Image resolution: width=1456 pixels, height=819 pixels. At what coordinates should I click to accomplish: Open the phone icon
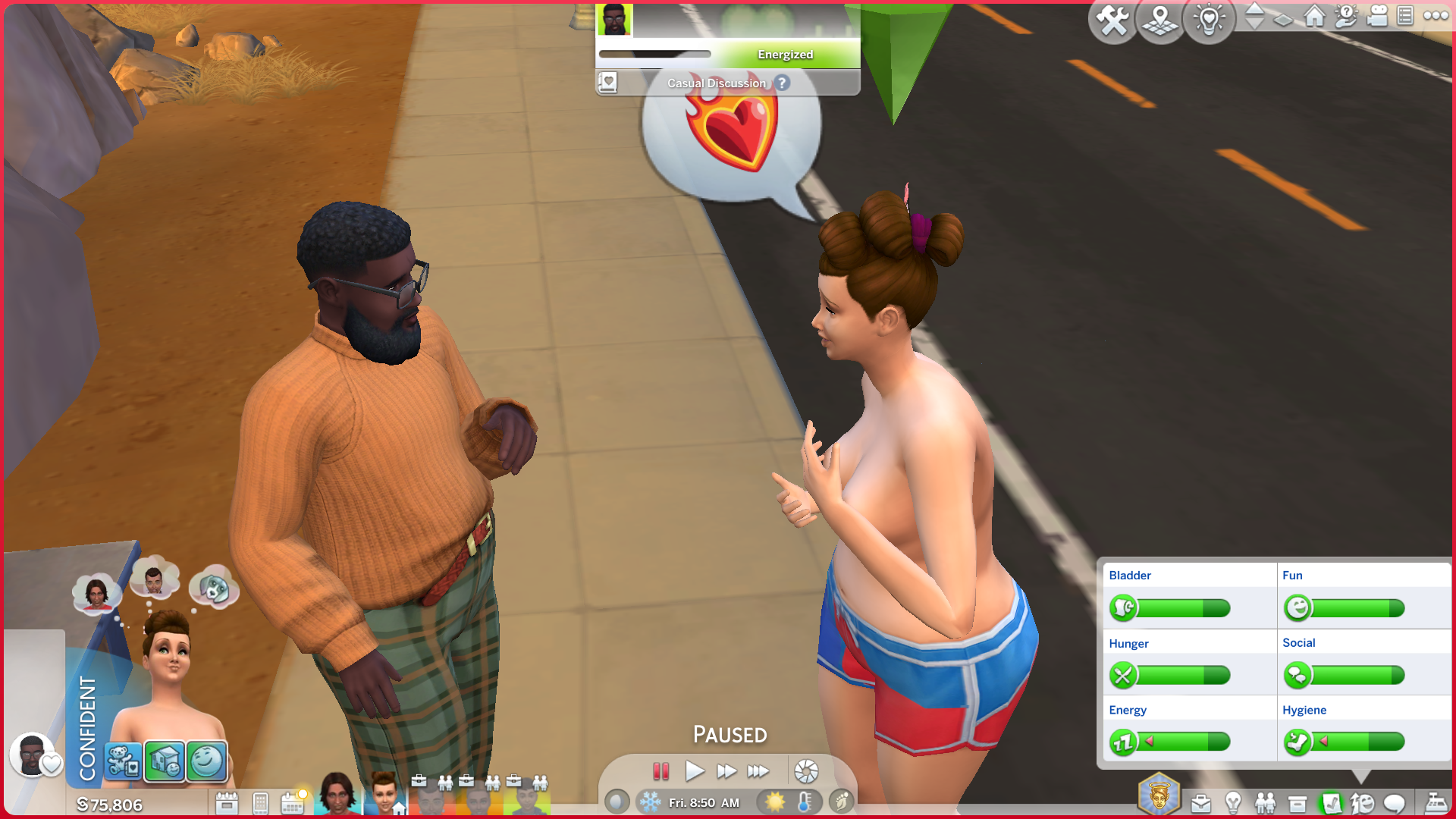(260, 802)
